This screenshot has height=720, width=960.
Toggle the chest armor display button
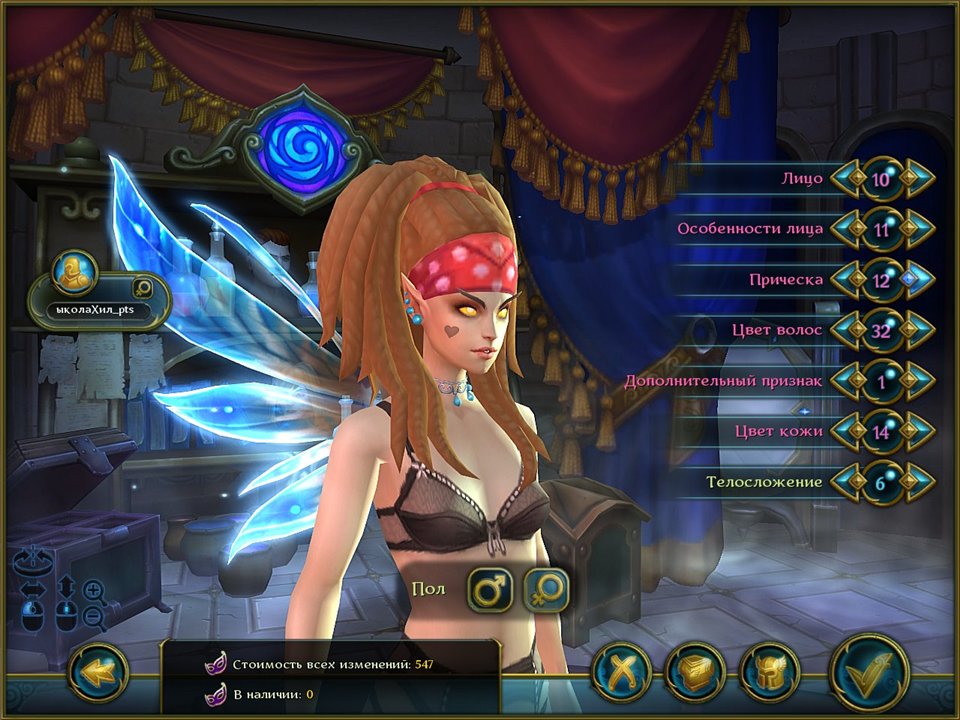[x=695, y=671]
